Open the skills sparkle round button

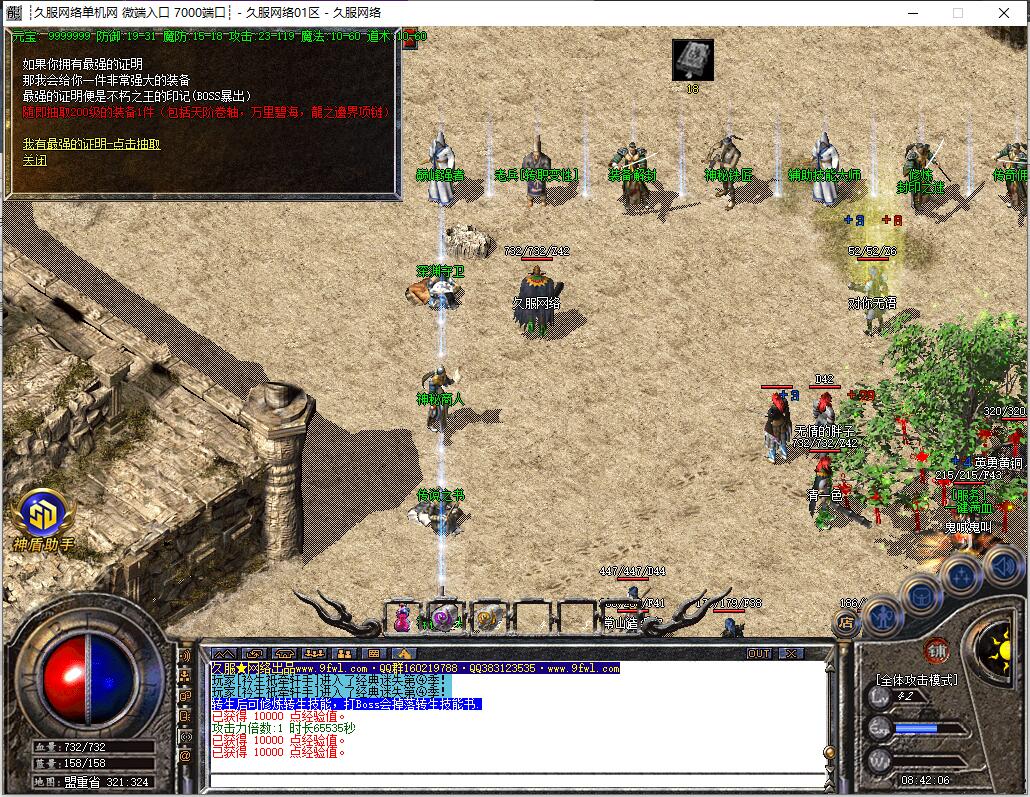click(x=961, y=576)
